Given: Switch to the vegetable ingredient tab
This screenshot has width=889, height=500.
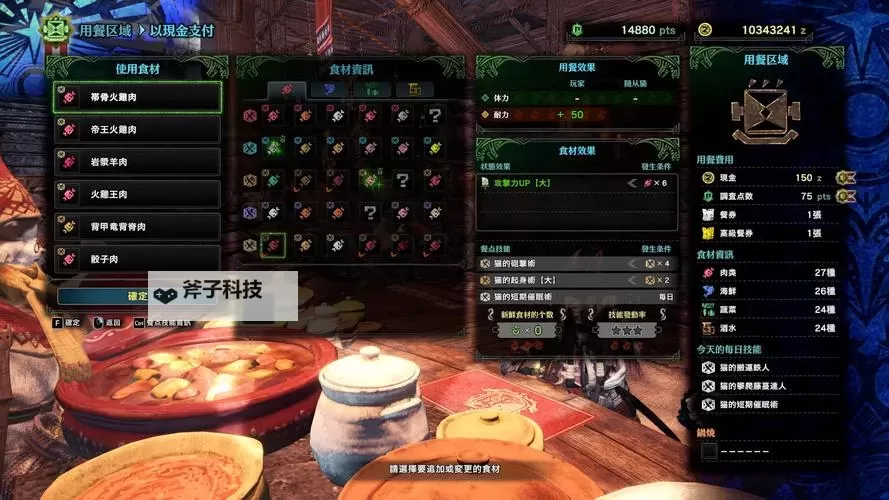Looking at the screenshot, I should [371, 90].
